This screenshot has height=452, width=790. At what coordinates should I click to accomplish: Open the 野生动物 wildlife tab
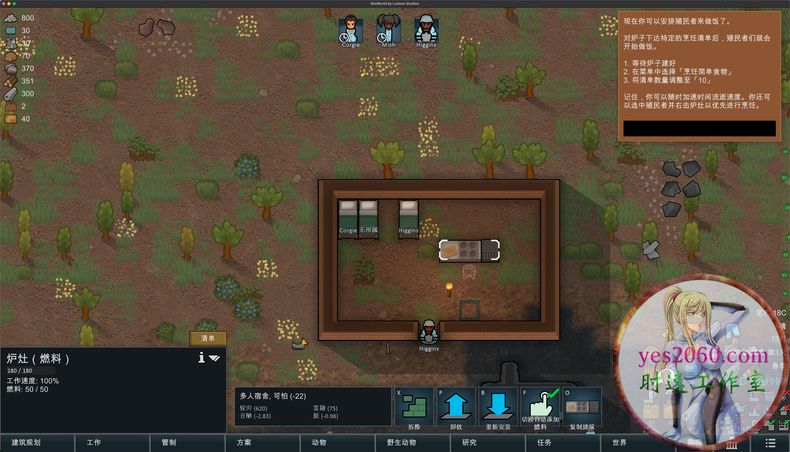pyautogui.click(x=394, y=442)
